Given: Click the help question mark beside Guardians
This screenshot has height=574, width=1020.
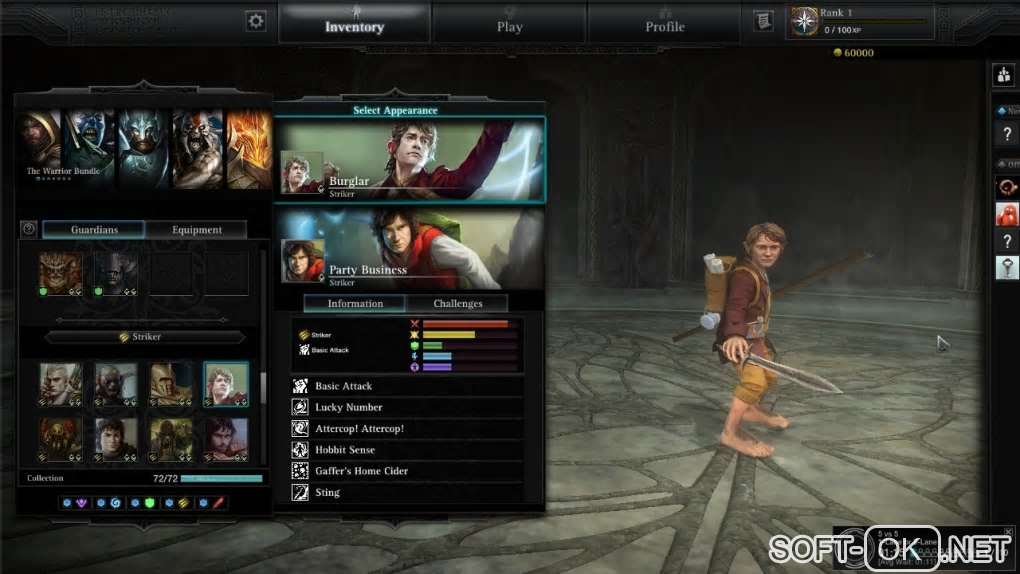Looking at the screenshot, I should (29, 229).
